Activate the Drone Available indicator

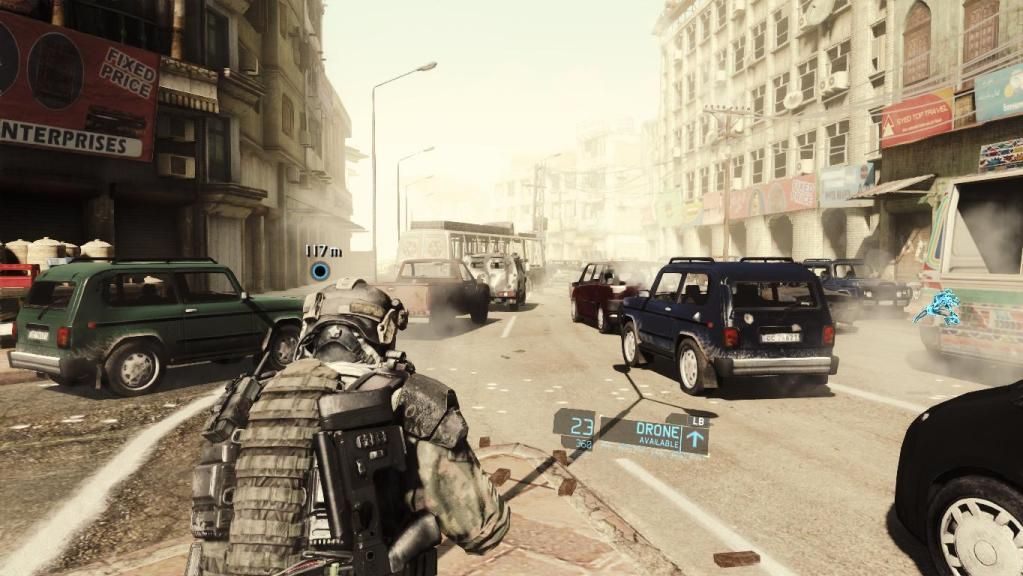point(654,434)
